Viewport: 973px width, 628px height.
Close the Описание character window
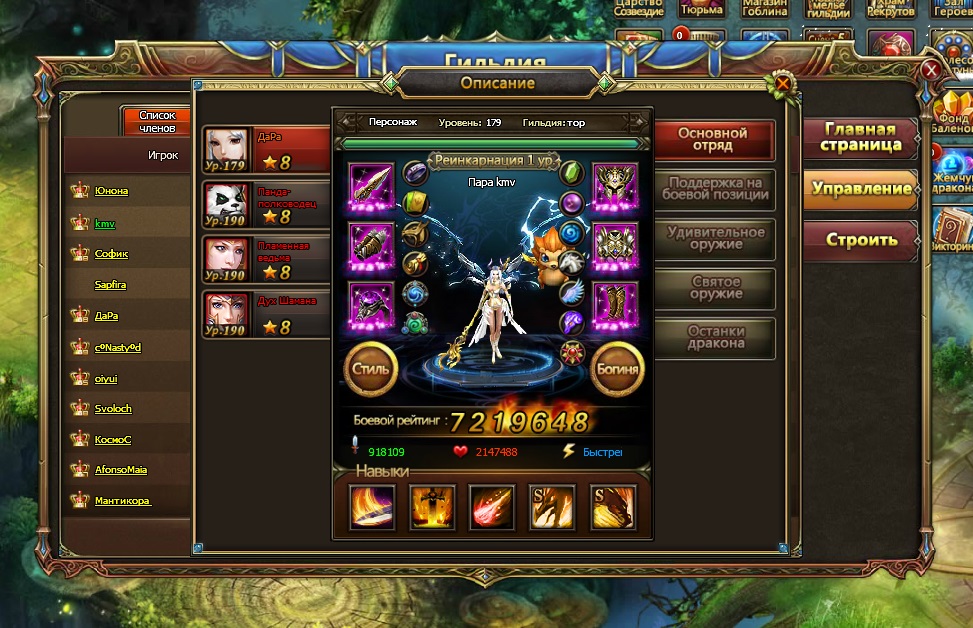(782, 83)
